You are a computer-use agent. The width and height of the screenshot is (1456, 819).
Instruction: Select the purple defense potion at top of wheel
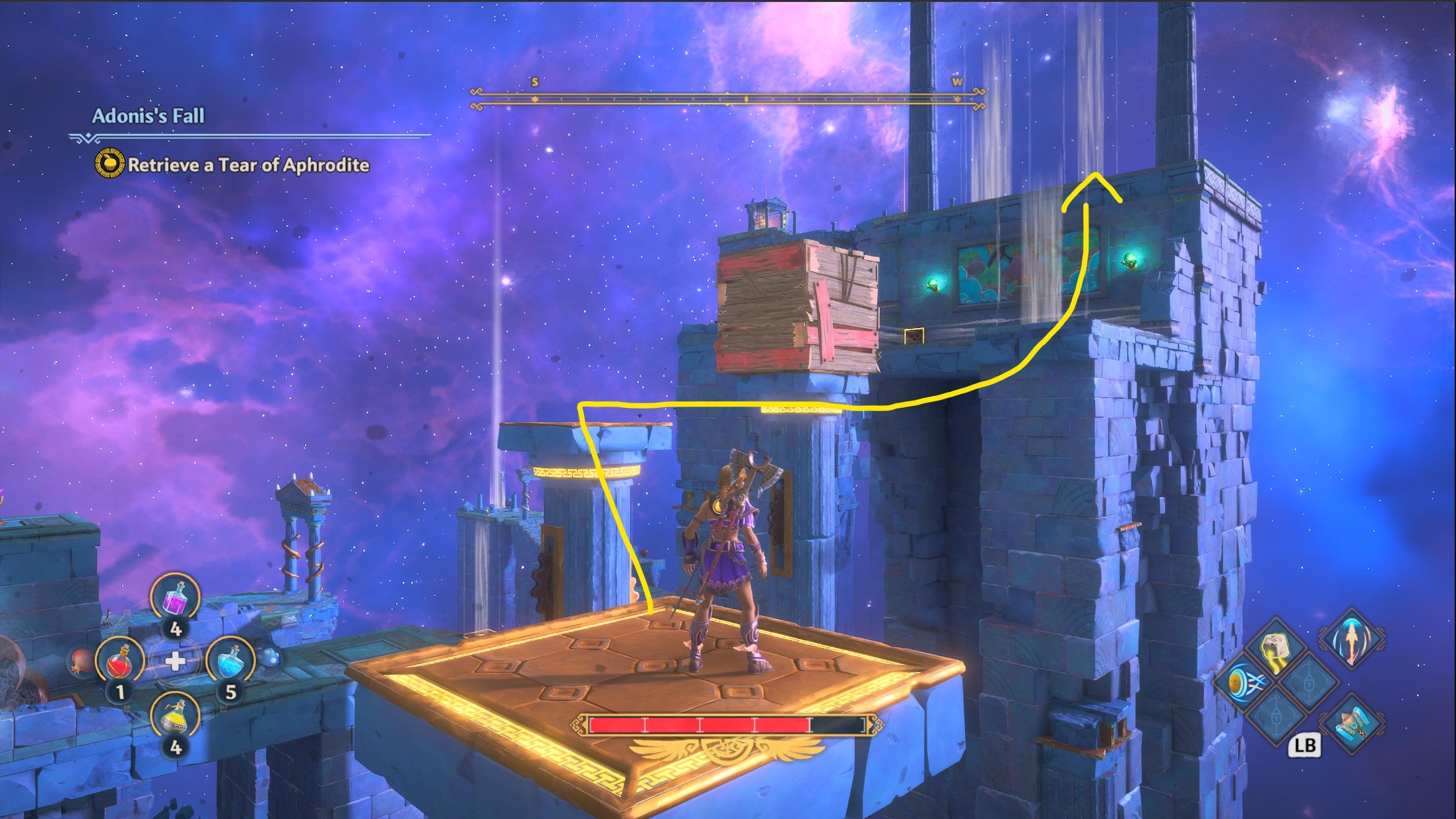(x=175, y=598)
